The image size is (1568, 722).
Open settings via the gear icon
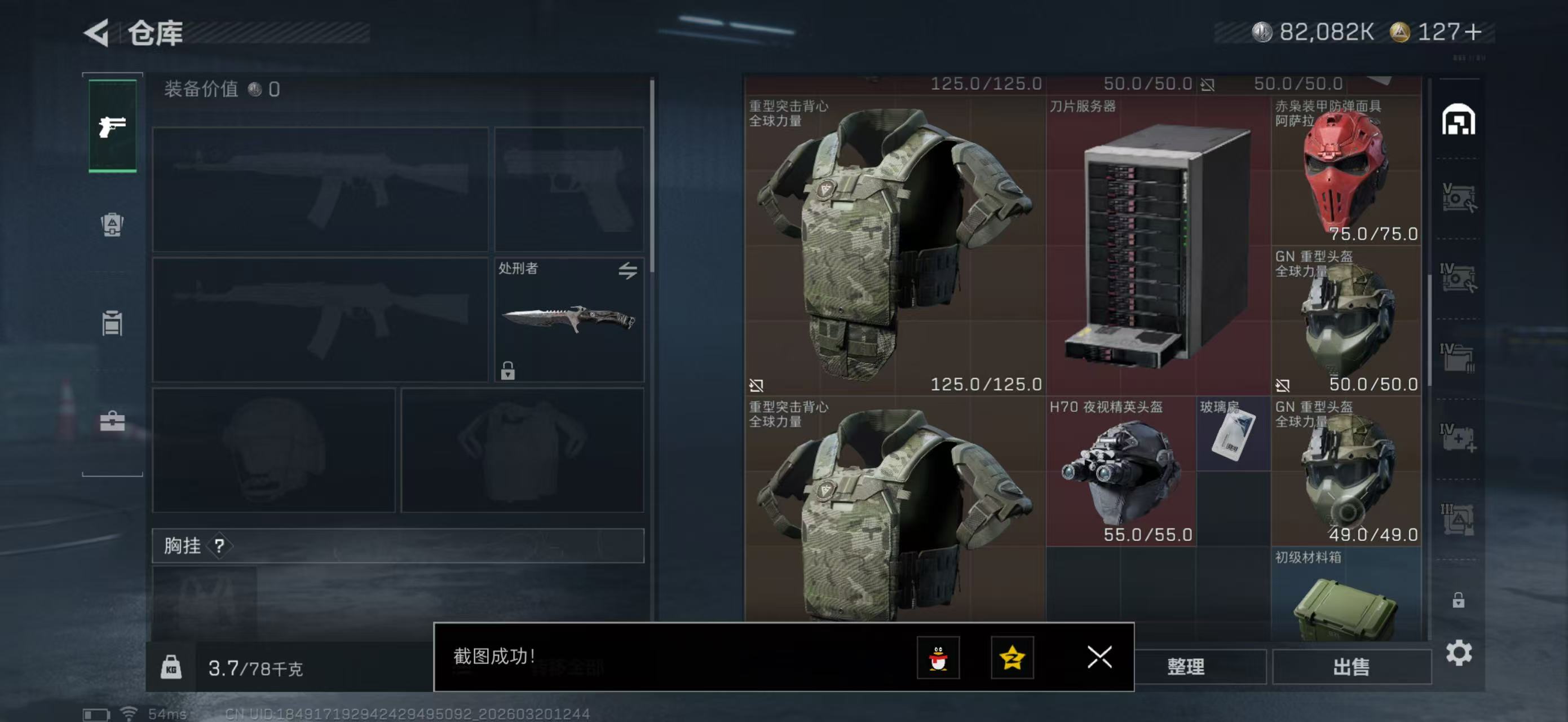point(1459,652)
